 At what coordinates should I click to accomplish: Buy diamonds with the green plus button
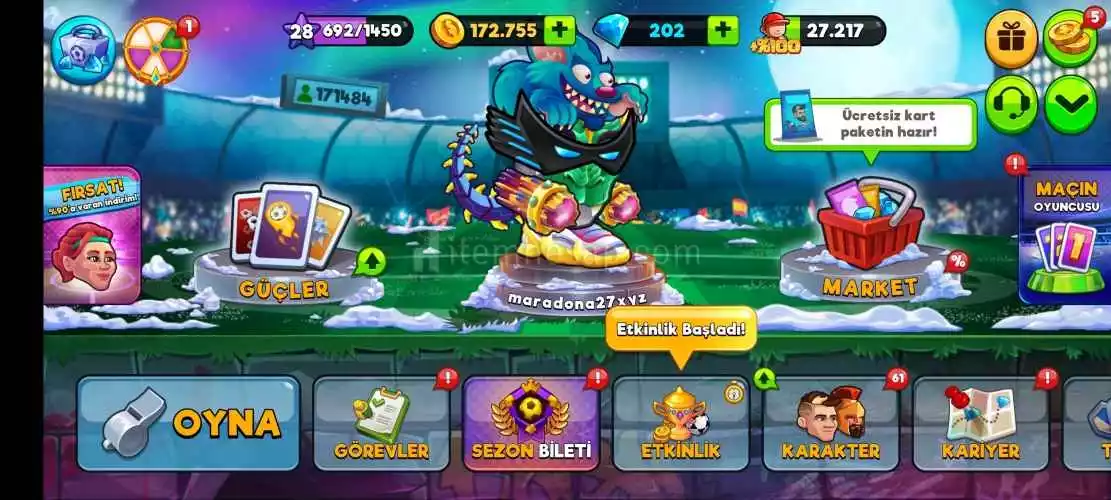(x=723, y=30)
